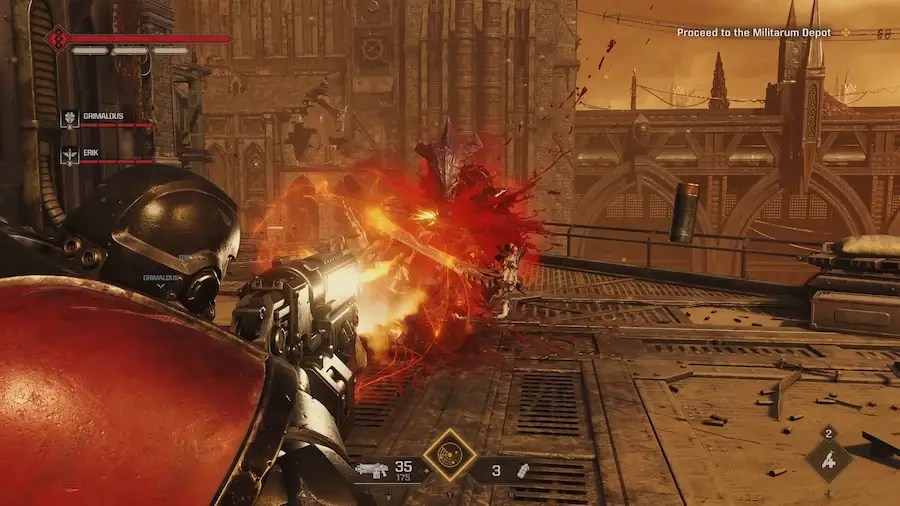
Task: Click the Erik squadmate portrait
Action: tap(70, 155)
